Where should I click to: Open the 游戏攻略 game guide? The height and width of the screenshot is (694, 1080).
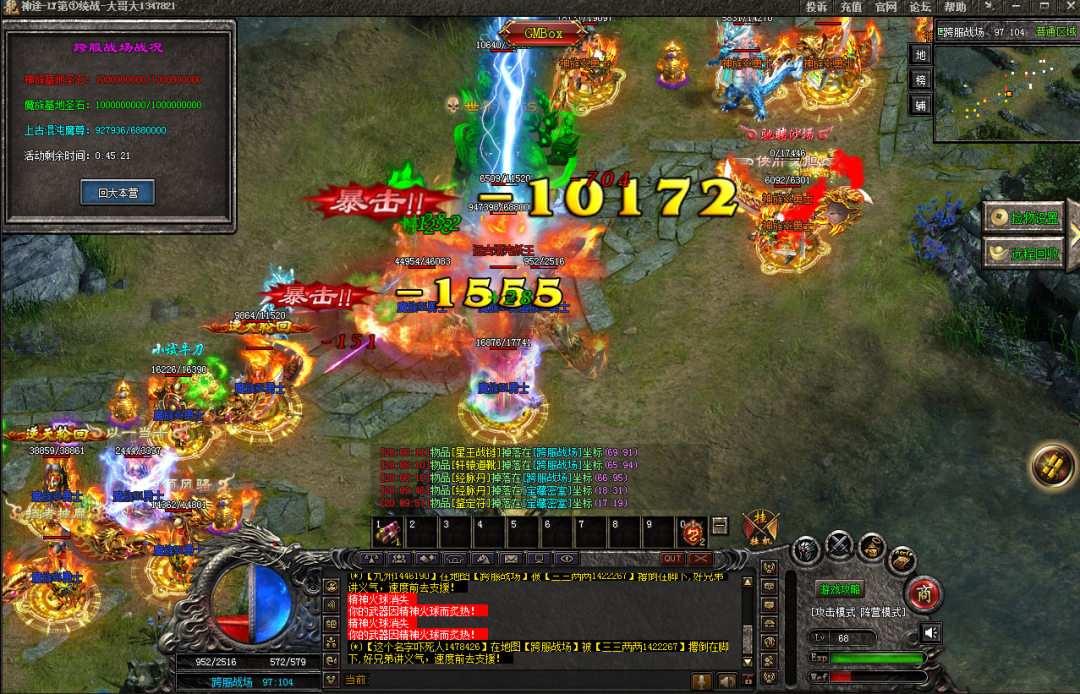click(x=841, y=590)
